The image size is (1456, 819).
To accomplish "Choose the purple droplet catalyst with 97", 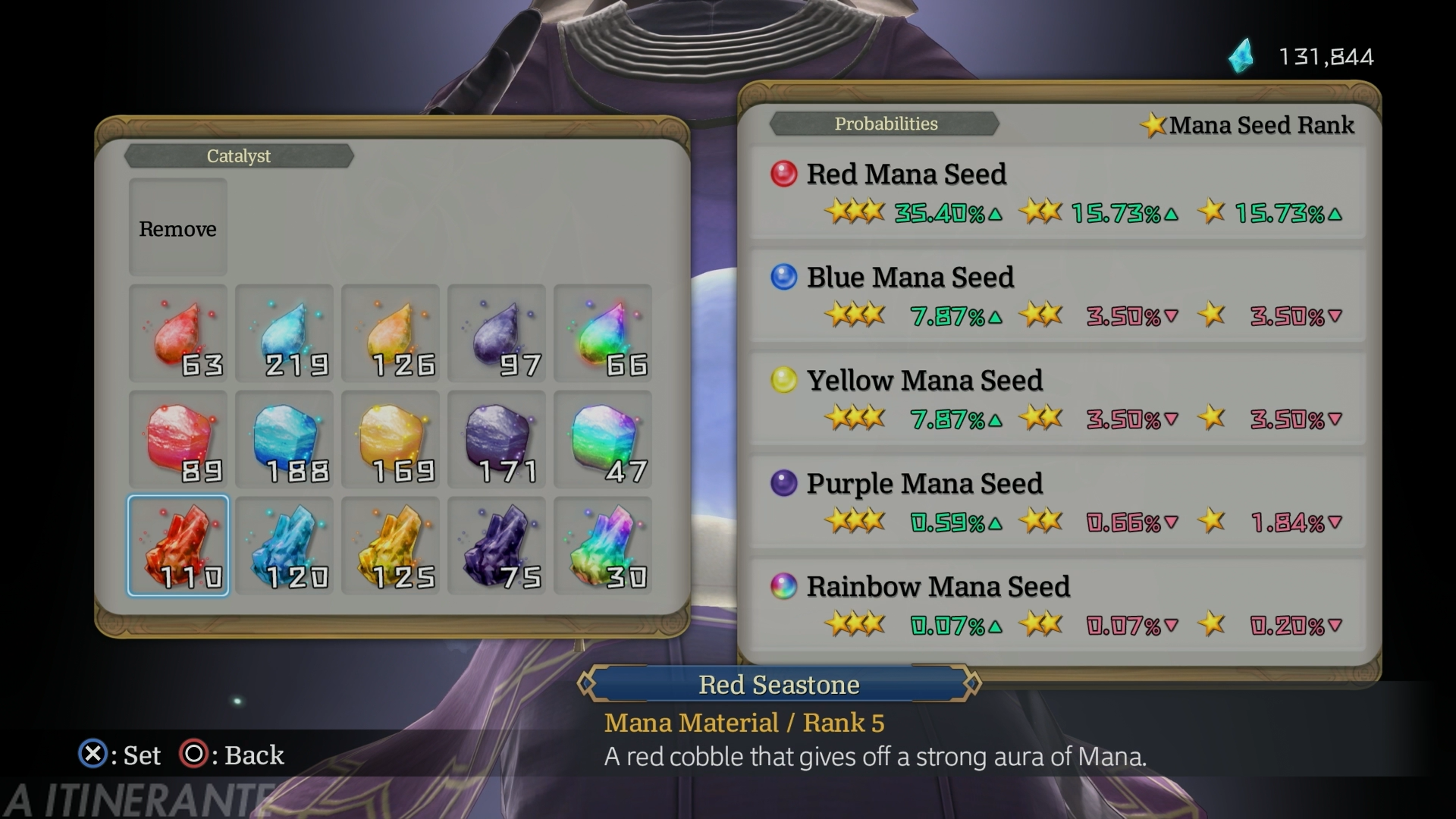I will pos(496,334).
